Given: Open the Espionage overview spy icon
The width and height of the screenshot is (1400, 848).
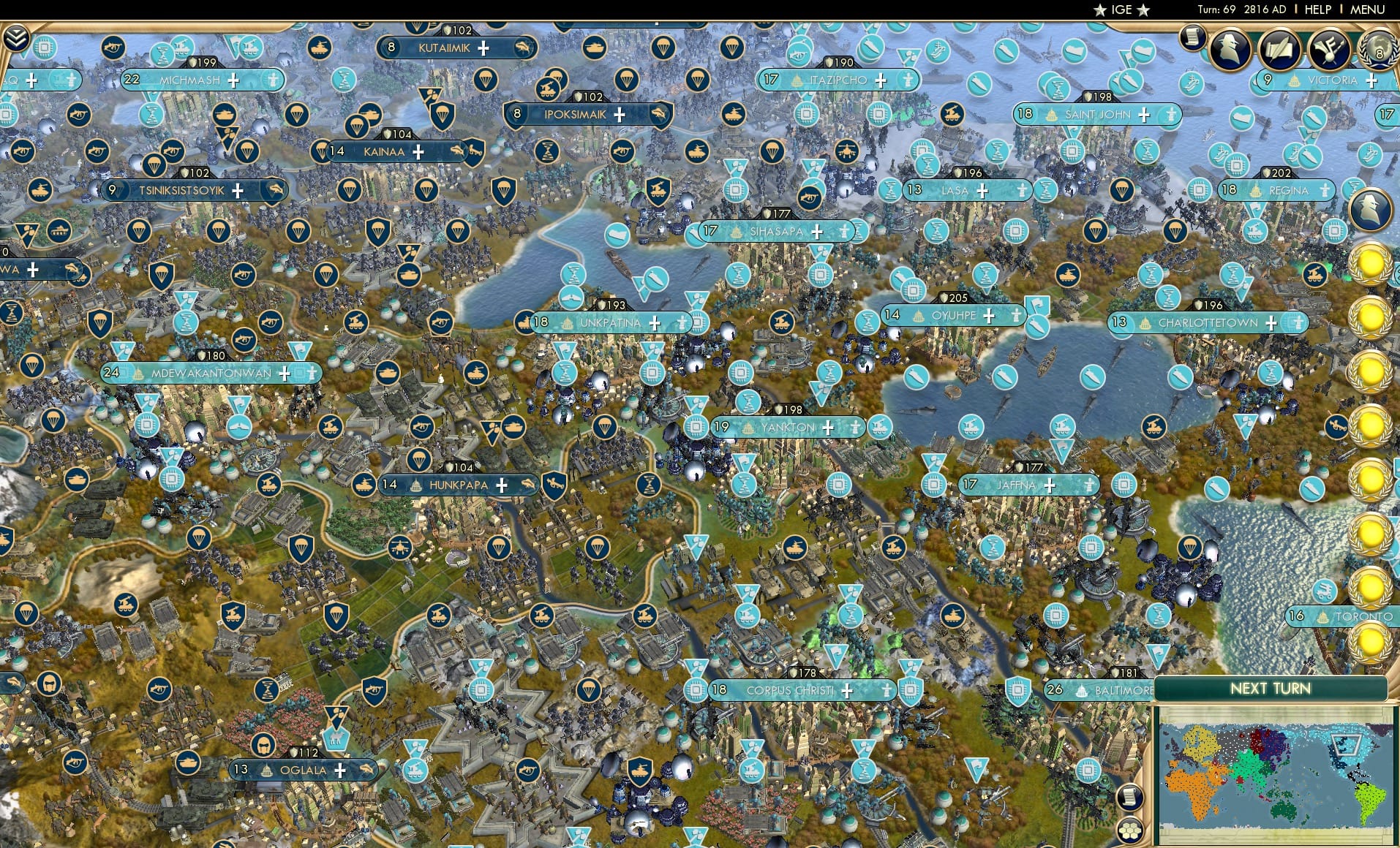Looking at the screenshot, I should 1230,49.
